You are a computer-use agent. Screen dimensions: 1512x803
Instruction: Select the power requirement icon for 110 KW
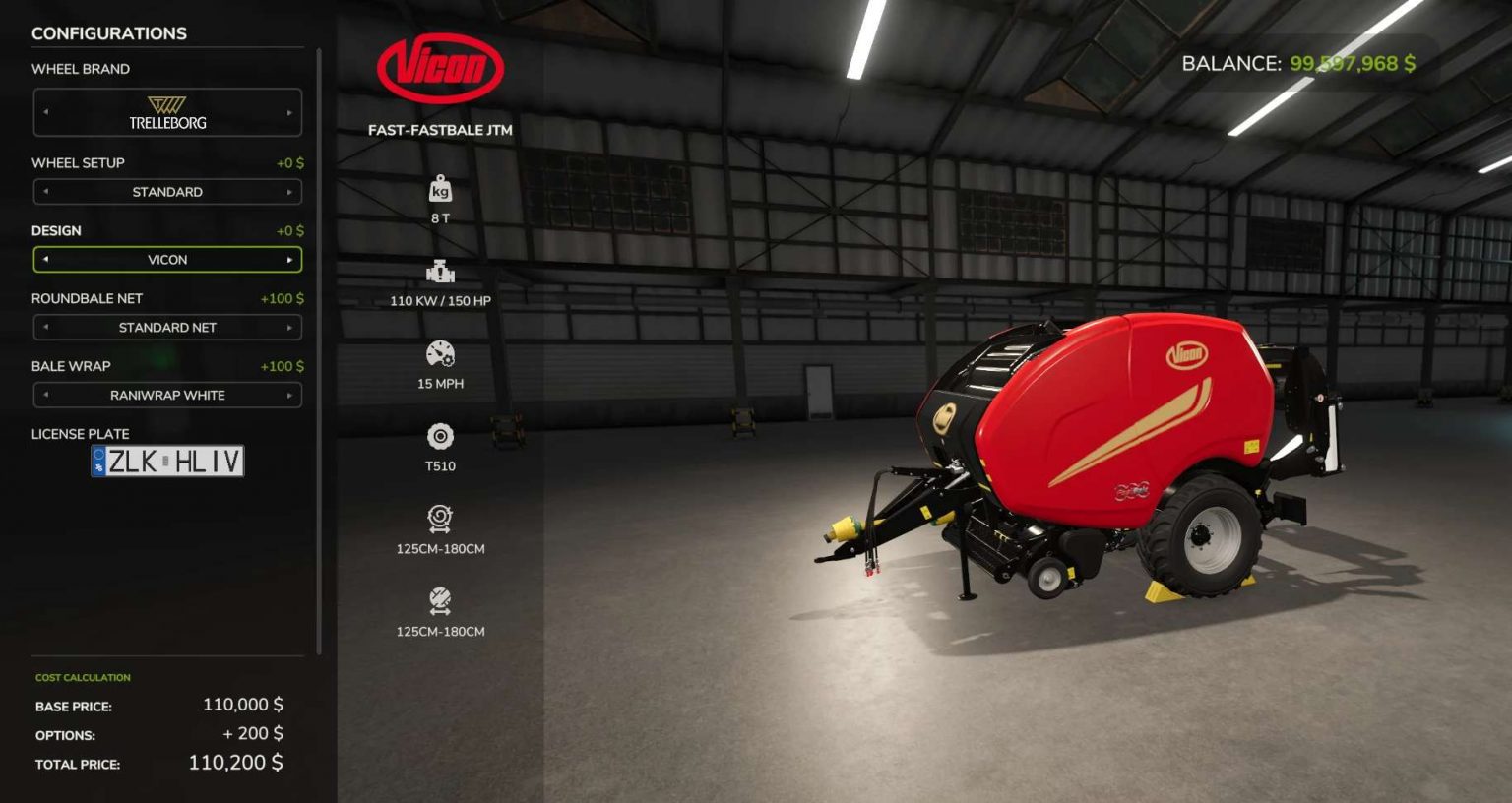click(x=439, y=272)
